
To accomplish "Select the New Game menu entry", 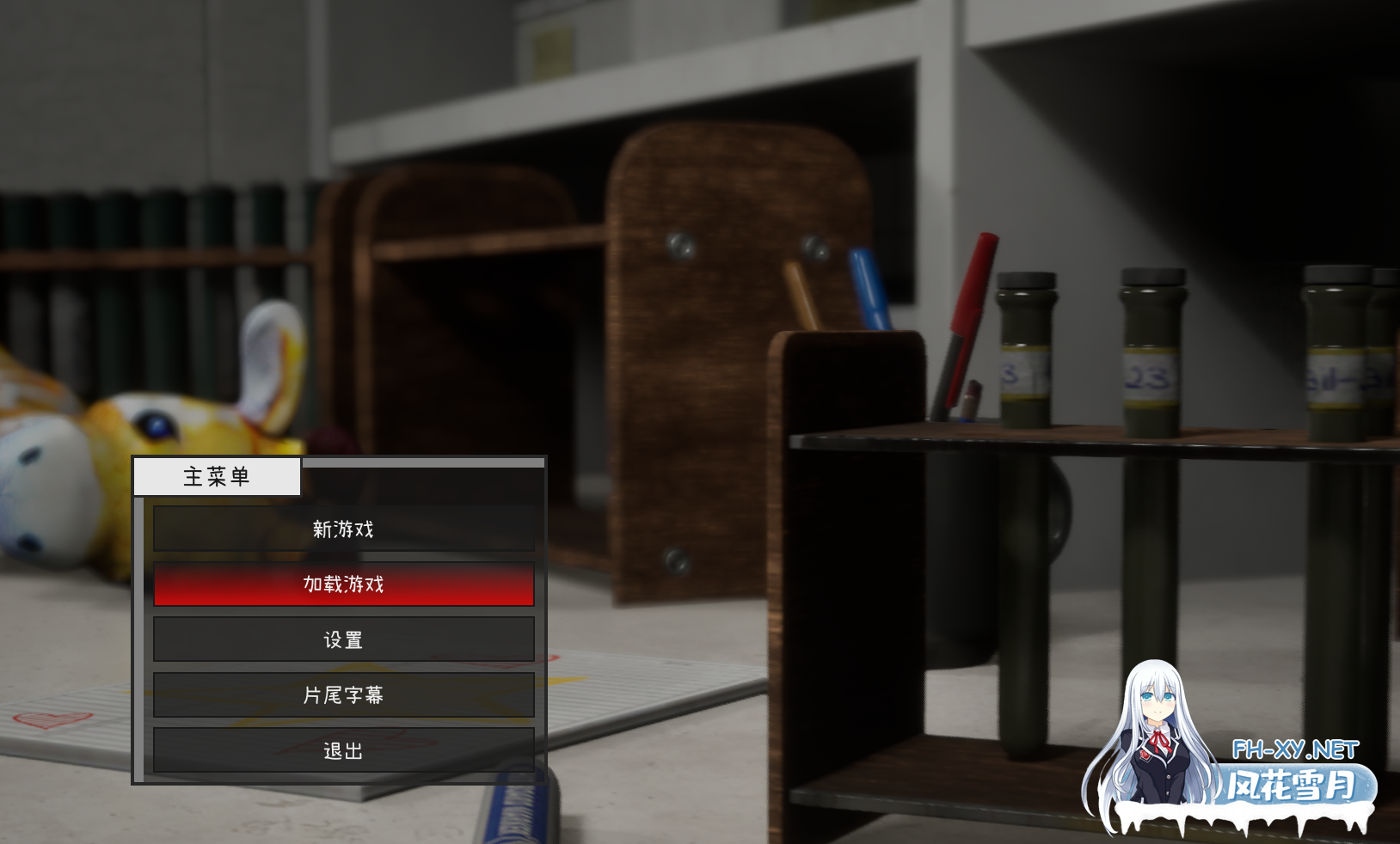I will click(x=344, y=529).
